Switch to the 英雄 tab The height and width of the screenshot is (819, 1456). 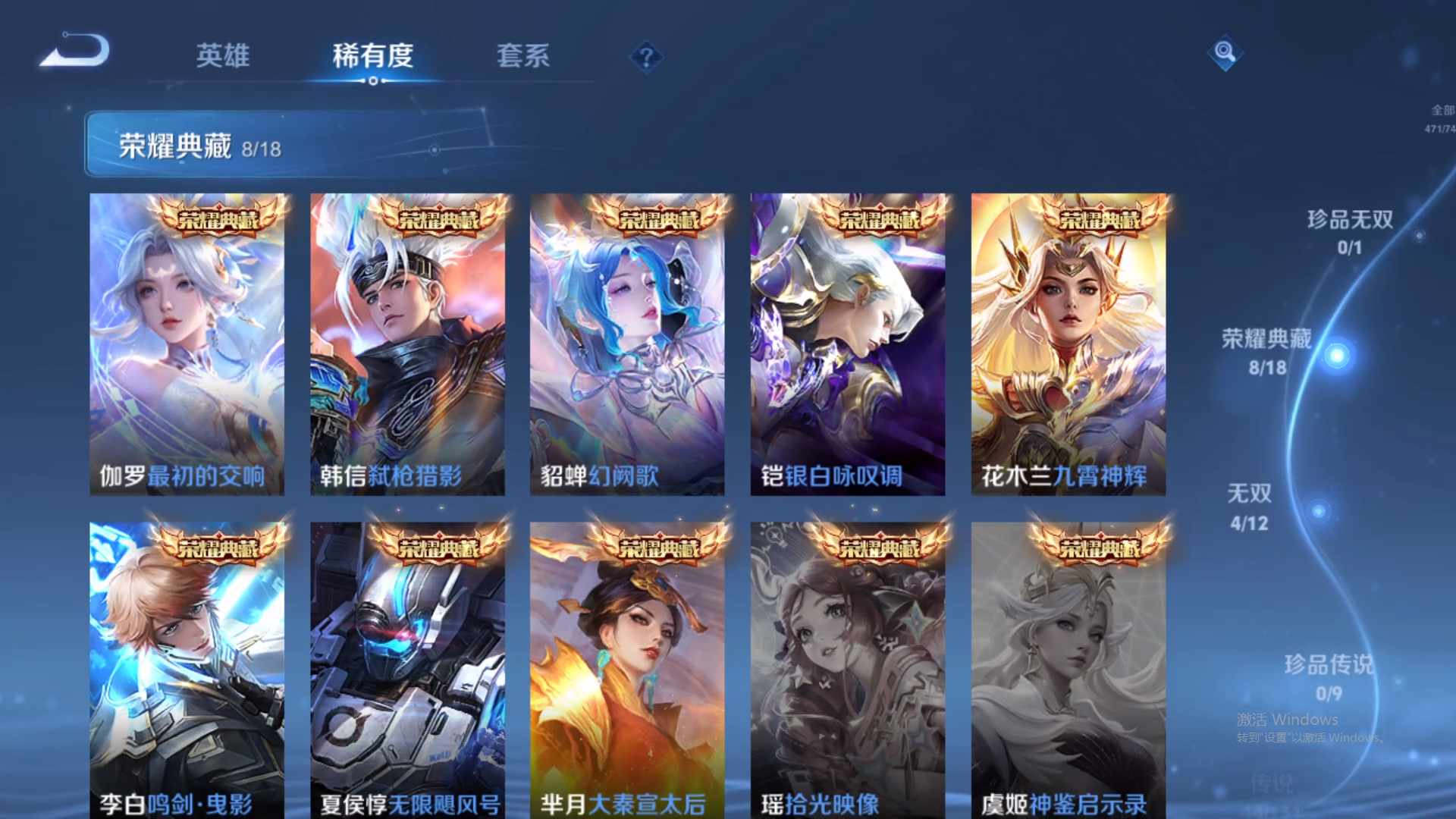[x=223, y=55]
